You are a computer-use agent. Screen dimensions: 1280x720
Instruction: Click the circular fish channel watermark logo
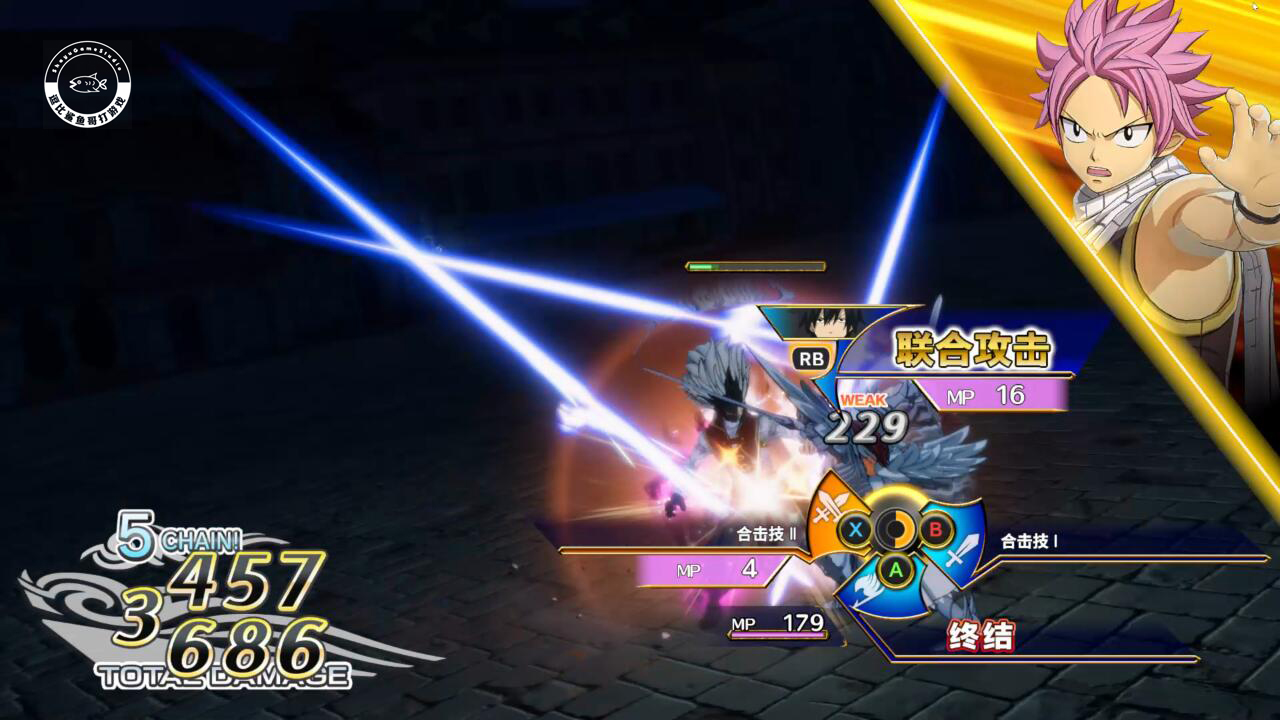pos(87,84)
